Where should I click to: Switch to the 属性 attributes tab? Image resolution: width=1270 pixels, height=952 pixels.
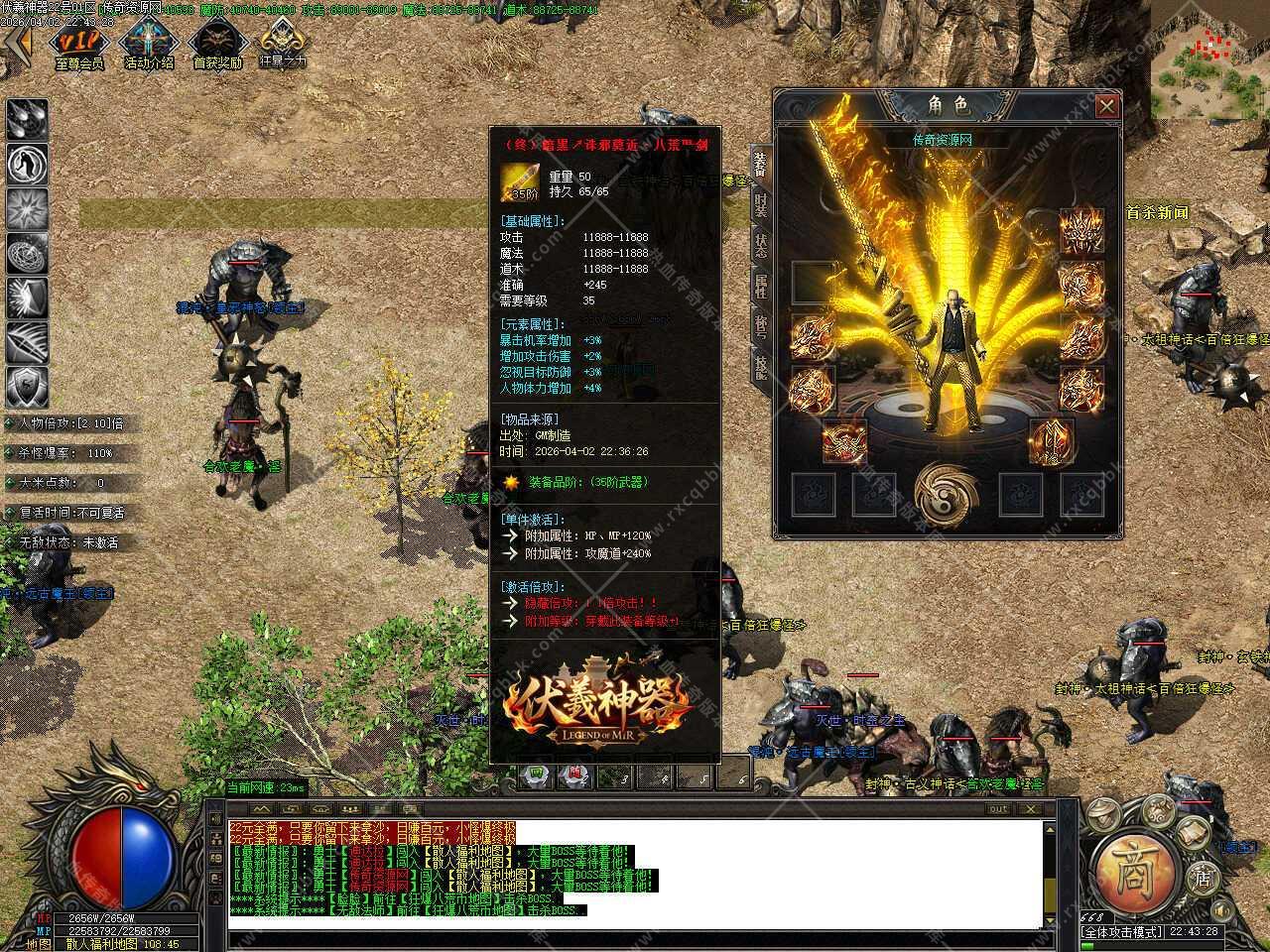pyautogui.click(x=760, y=288)
